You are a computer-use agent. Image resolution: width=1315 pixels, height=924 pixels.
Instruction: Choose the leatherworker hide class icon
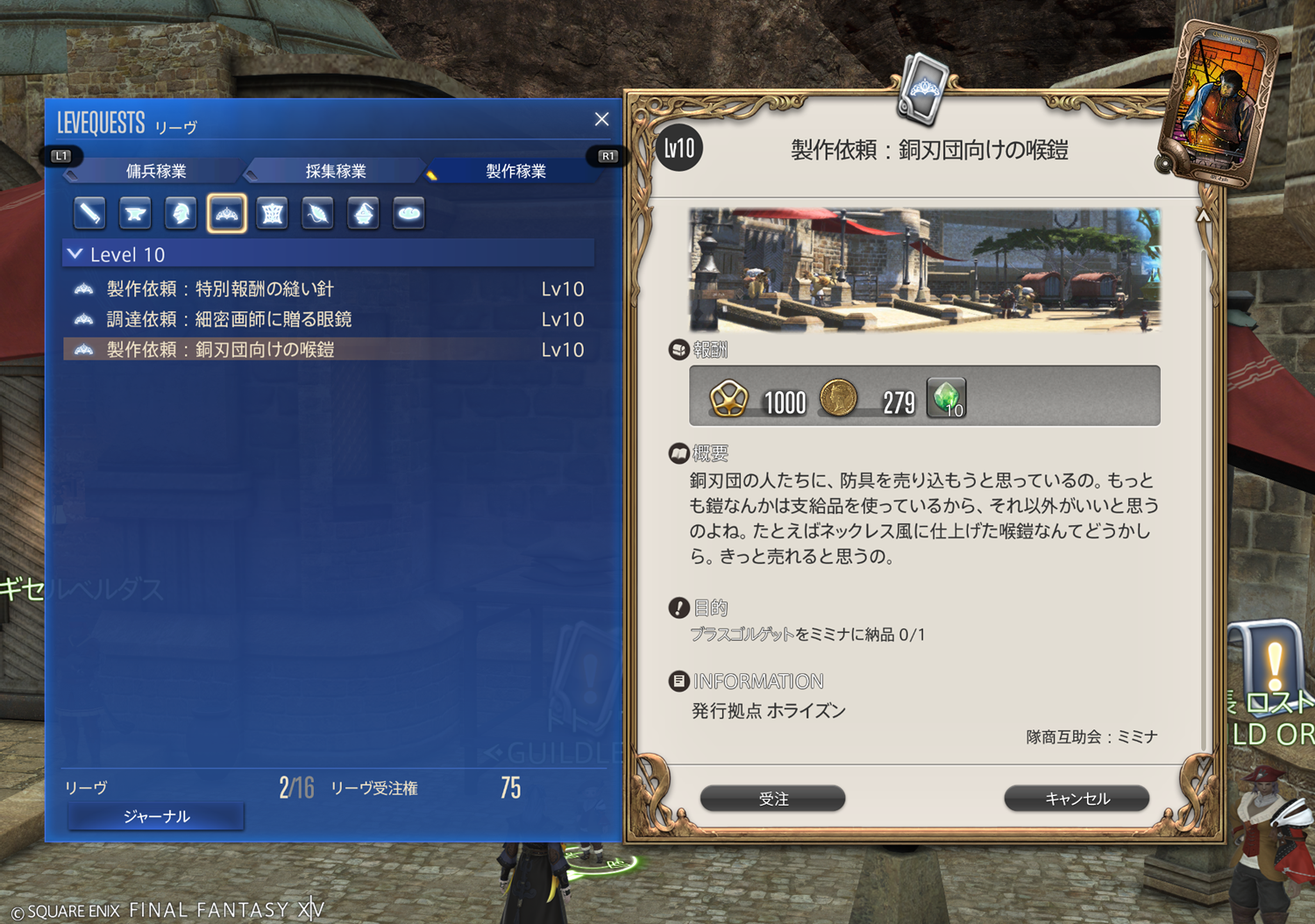[x=272, y=213]
